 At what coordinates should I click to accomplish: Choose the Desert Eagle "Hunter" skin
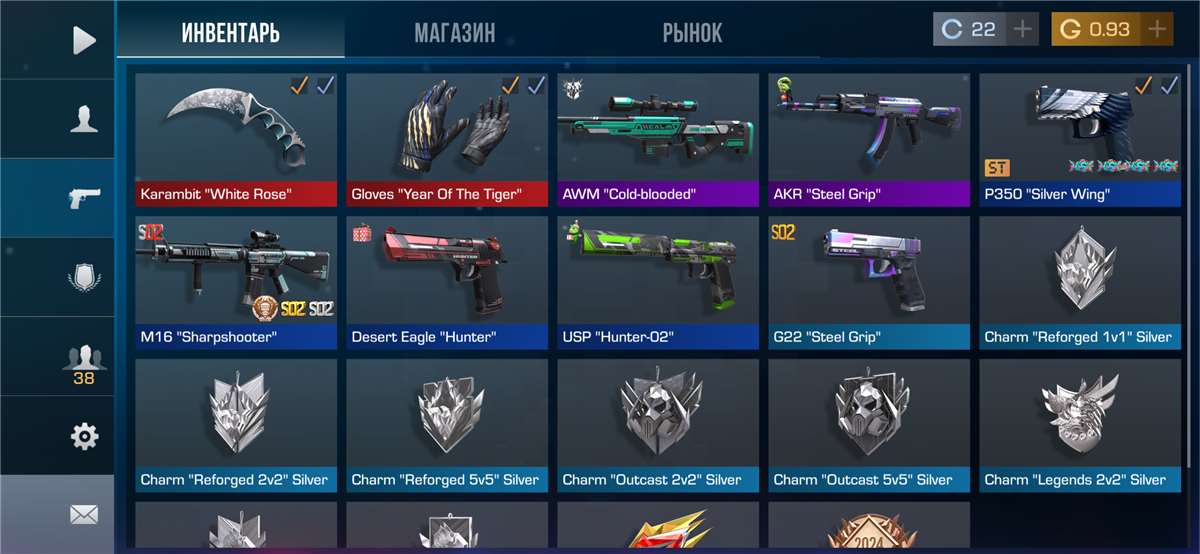coord(447,282)
